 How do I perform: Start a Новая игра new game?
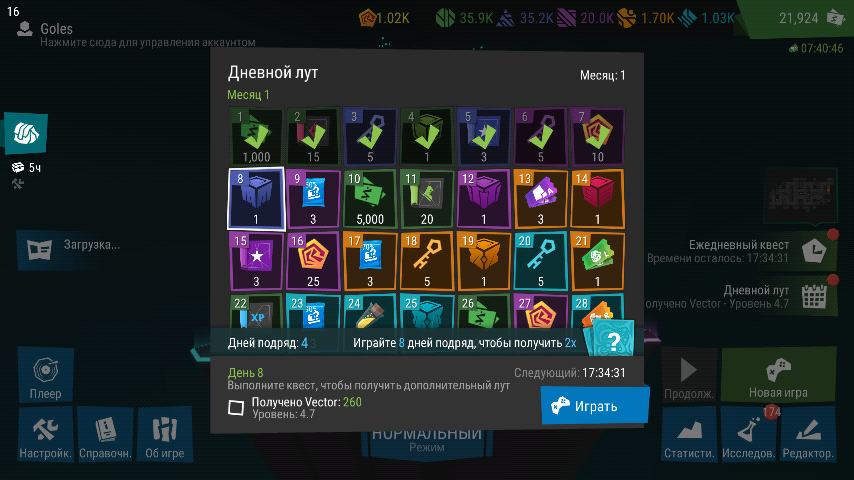[778, 376]
